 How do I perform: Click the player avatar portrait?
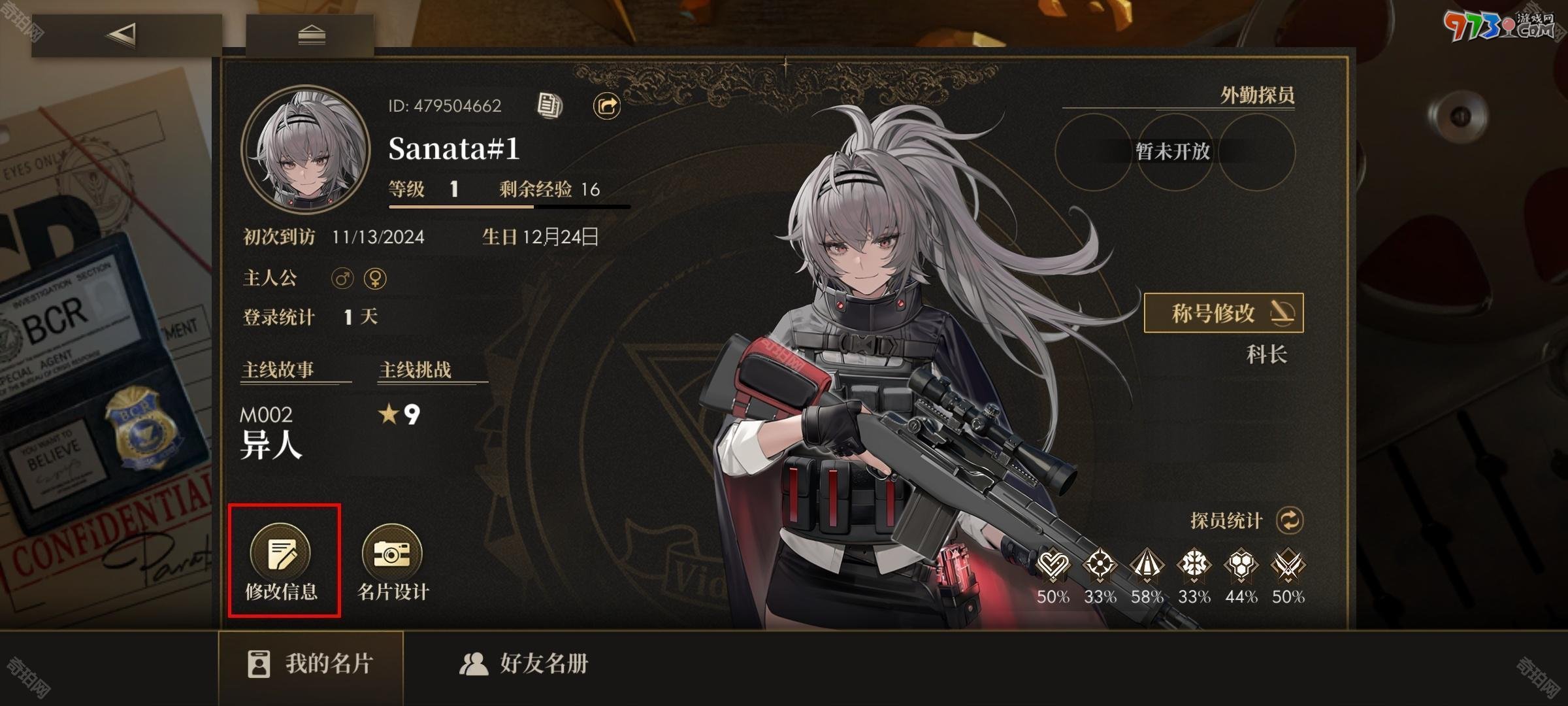(x=305, y=150)
